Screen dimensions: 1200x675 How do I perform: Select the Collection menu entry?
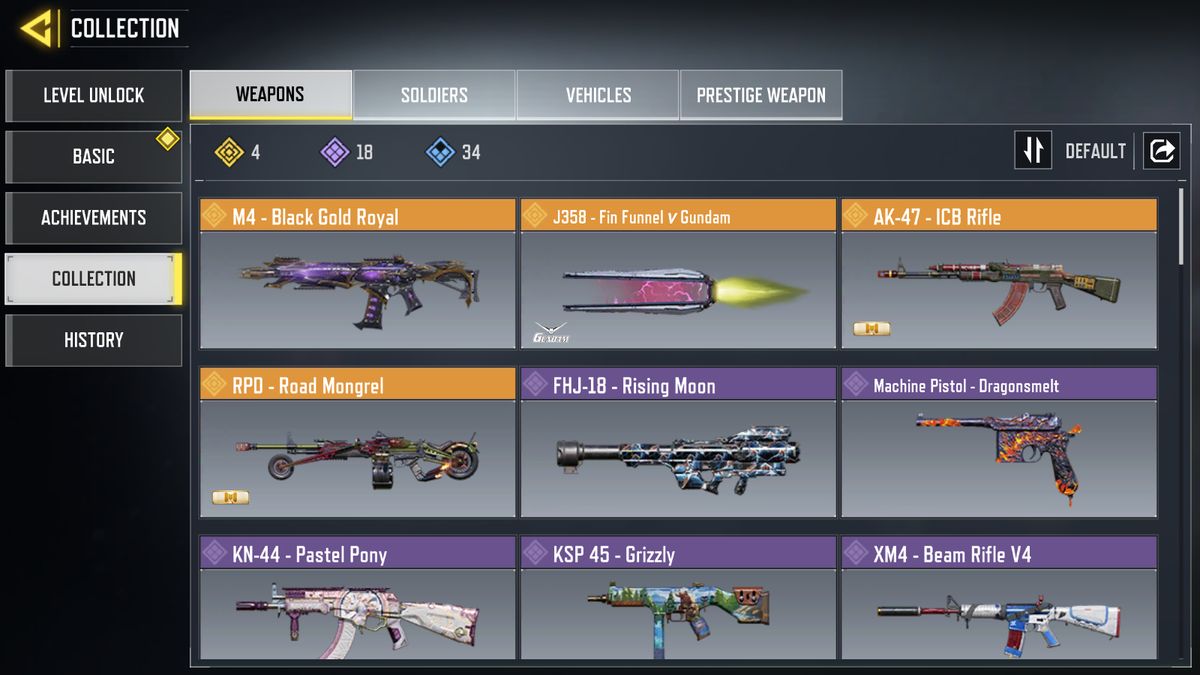coord(93,279)
